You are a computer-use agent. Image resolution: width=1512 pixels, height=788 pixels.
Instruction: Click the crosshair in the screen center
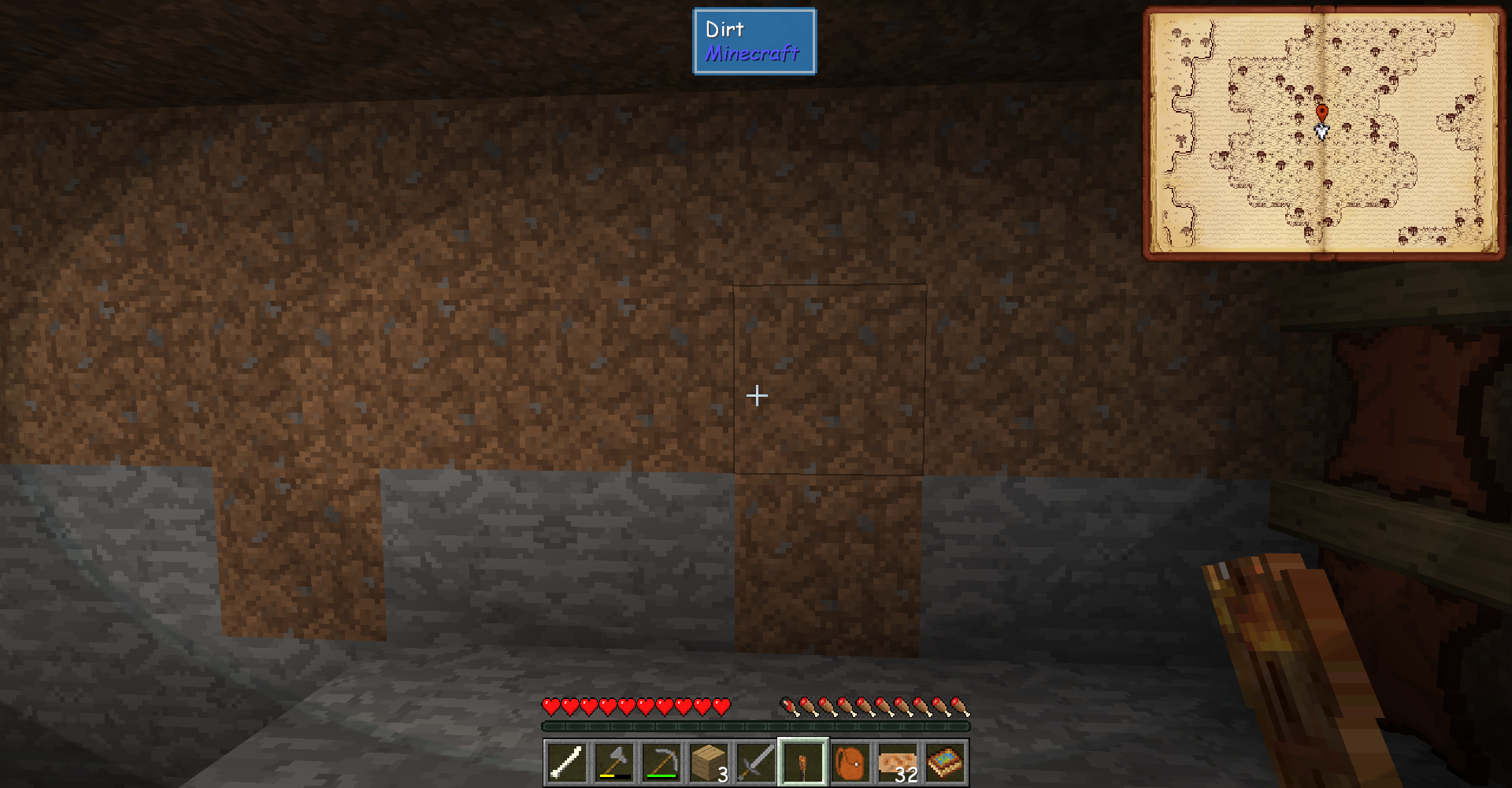tap(756, 395)
